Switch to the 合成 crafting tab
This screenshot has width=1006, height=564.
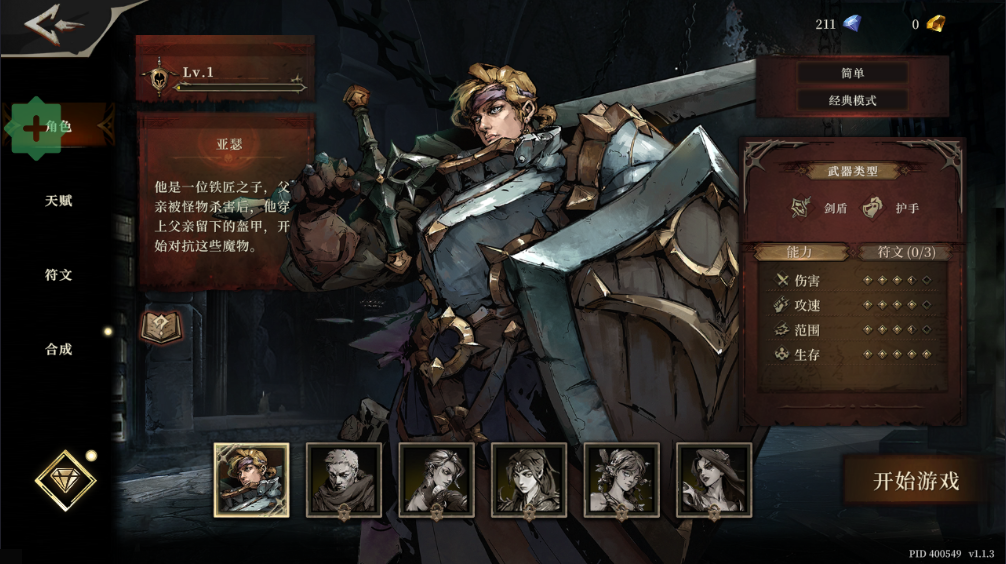58,349
